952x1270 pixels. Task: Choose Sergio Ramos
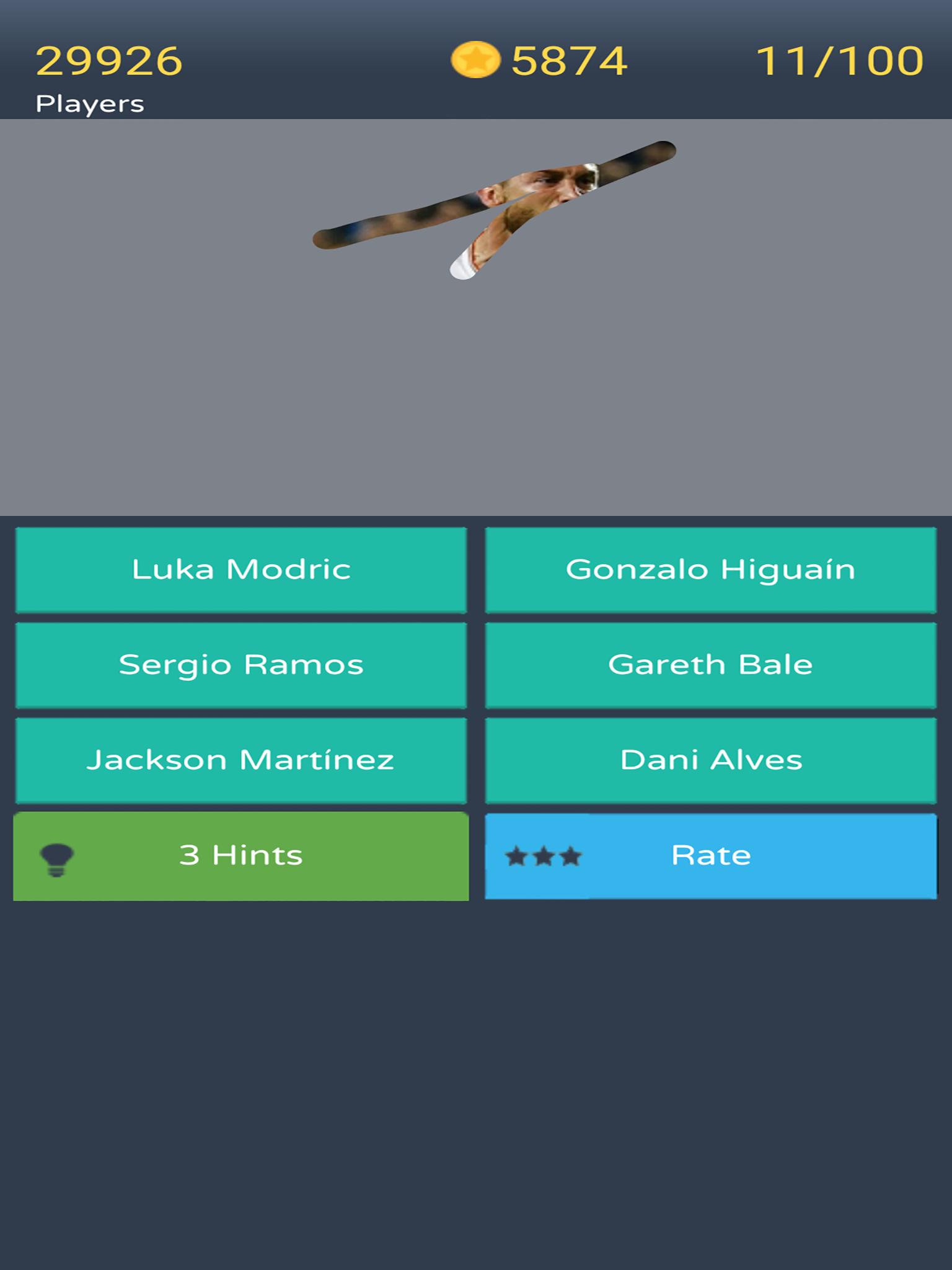click(x=241, y=664)
